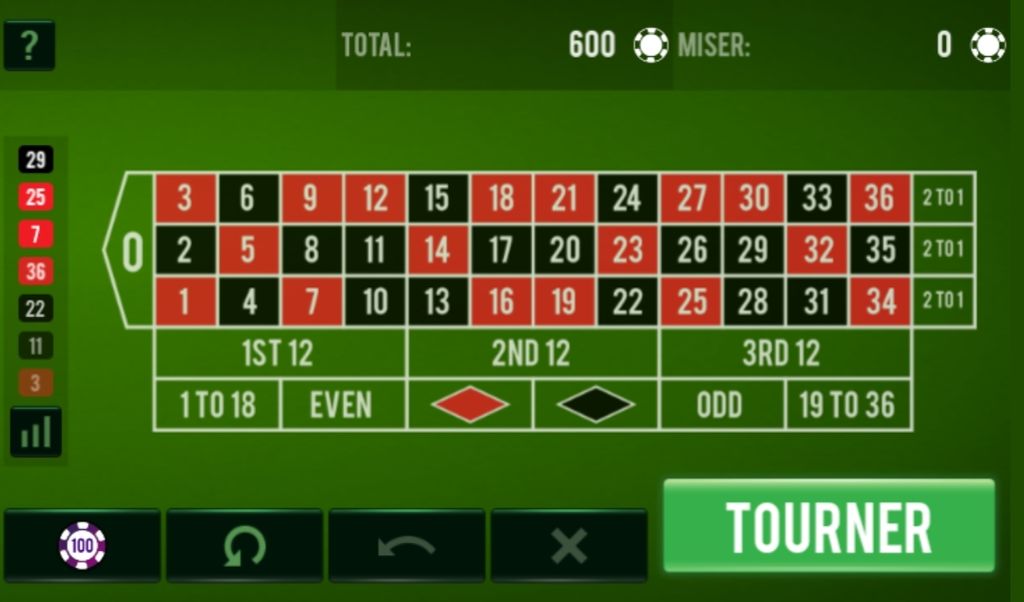The width and height of the screenshot is (1024, 602).
Task: Open the help question mark button
Action: click(29, 45)
